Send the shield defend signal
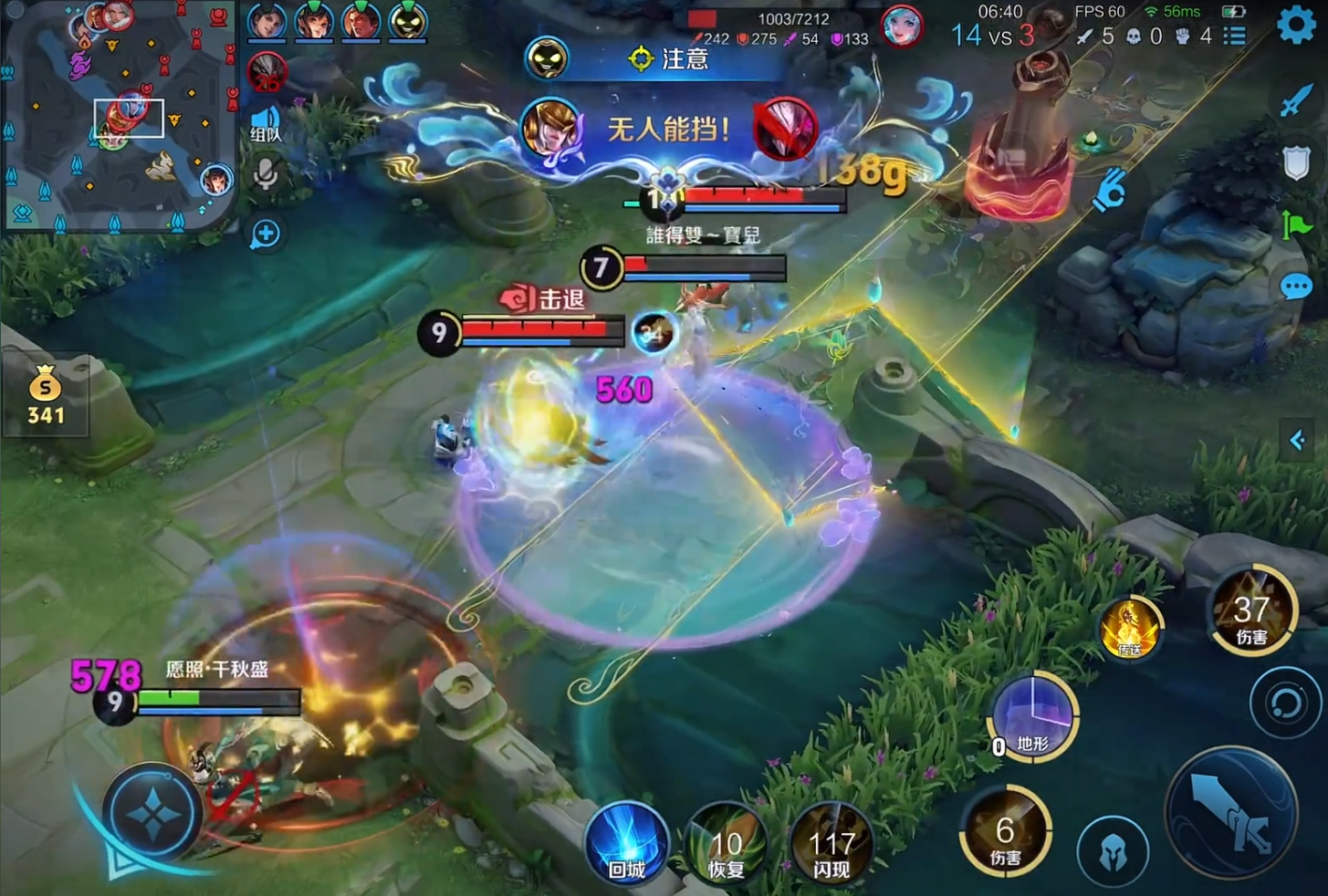Screen dimensions: 1328x896 [1296, 164]
